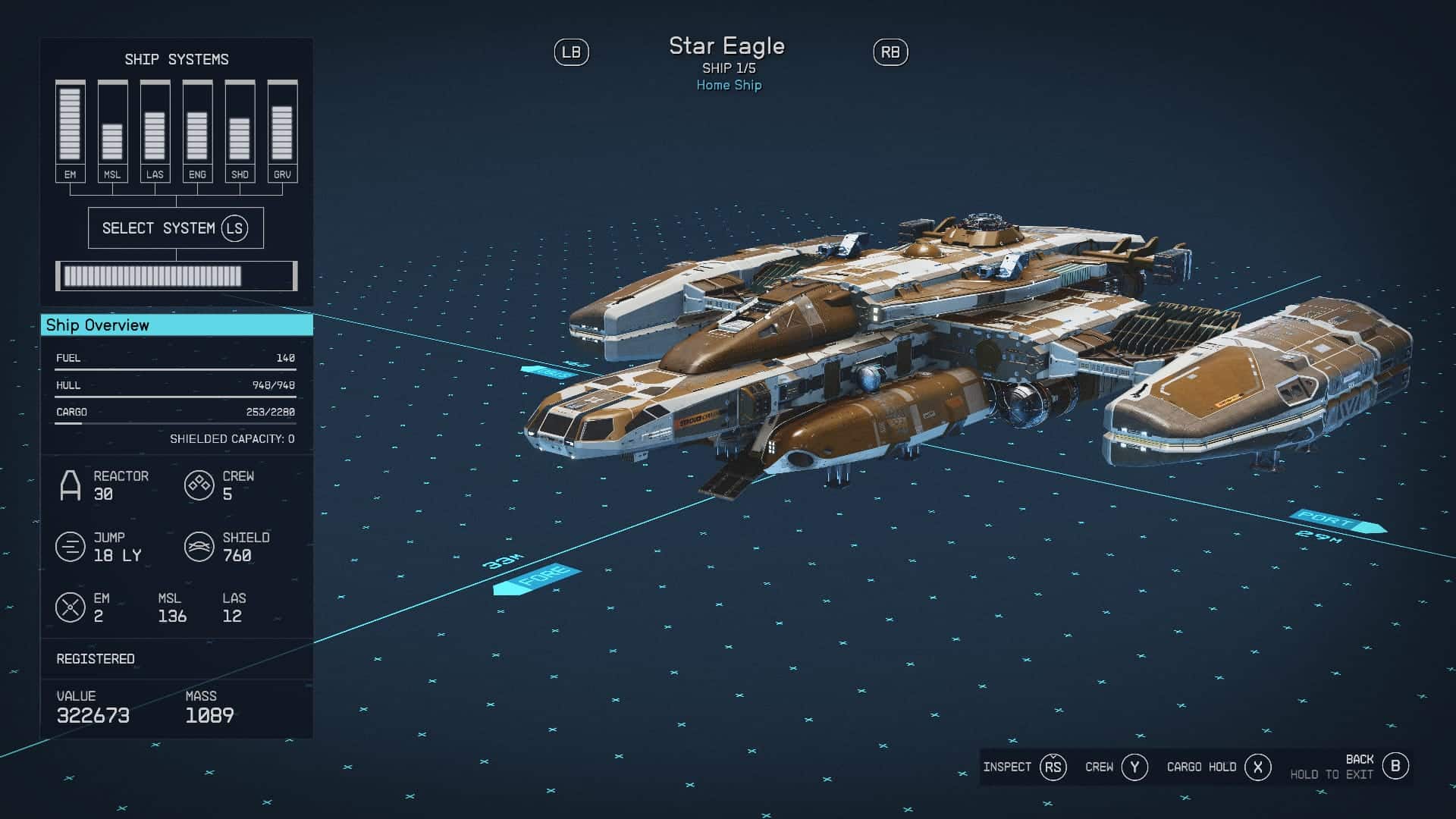Toggle power to the SHD system bar
1456x819 pixels.
tap(240, 125)
